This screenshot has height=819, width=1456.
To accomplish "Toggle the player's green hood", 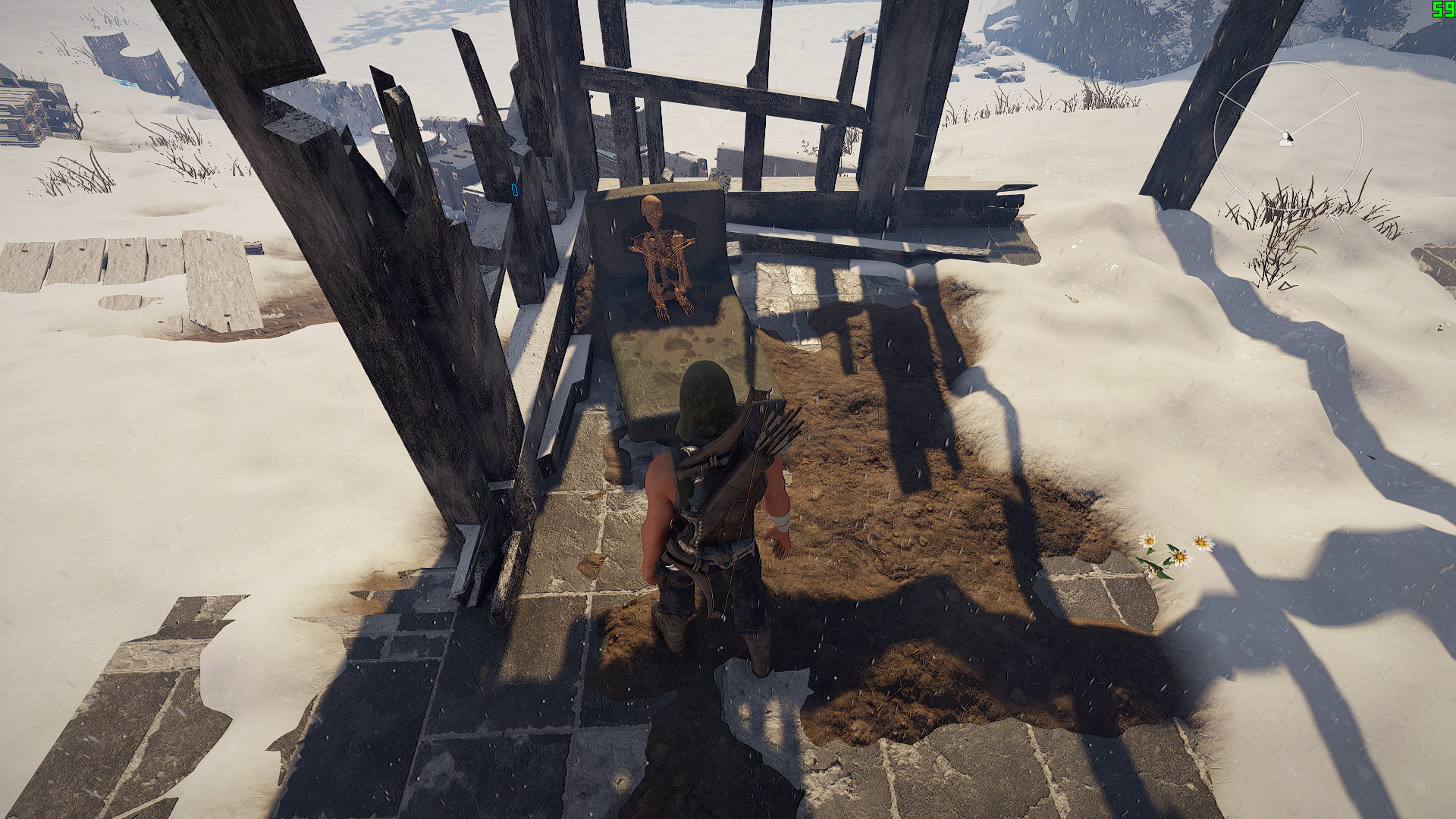I will point(705,394).
